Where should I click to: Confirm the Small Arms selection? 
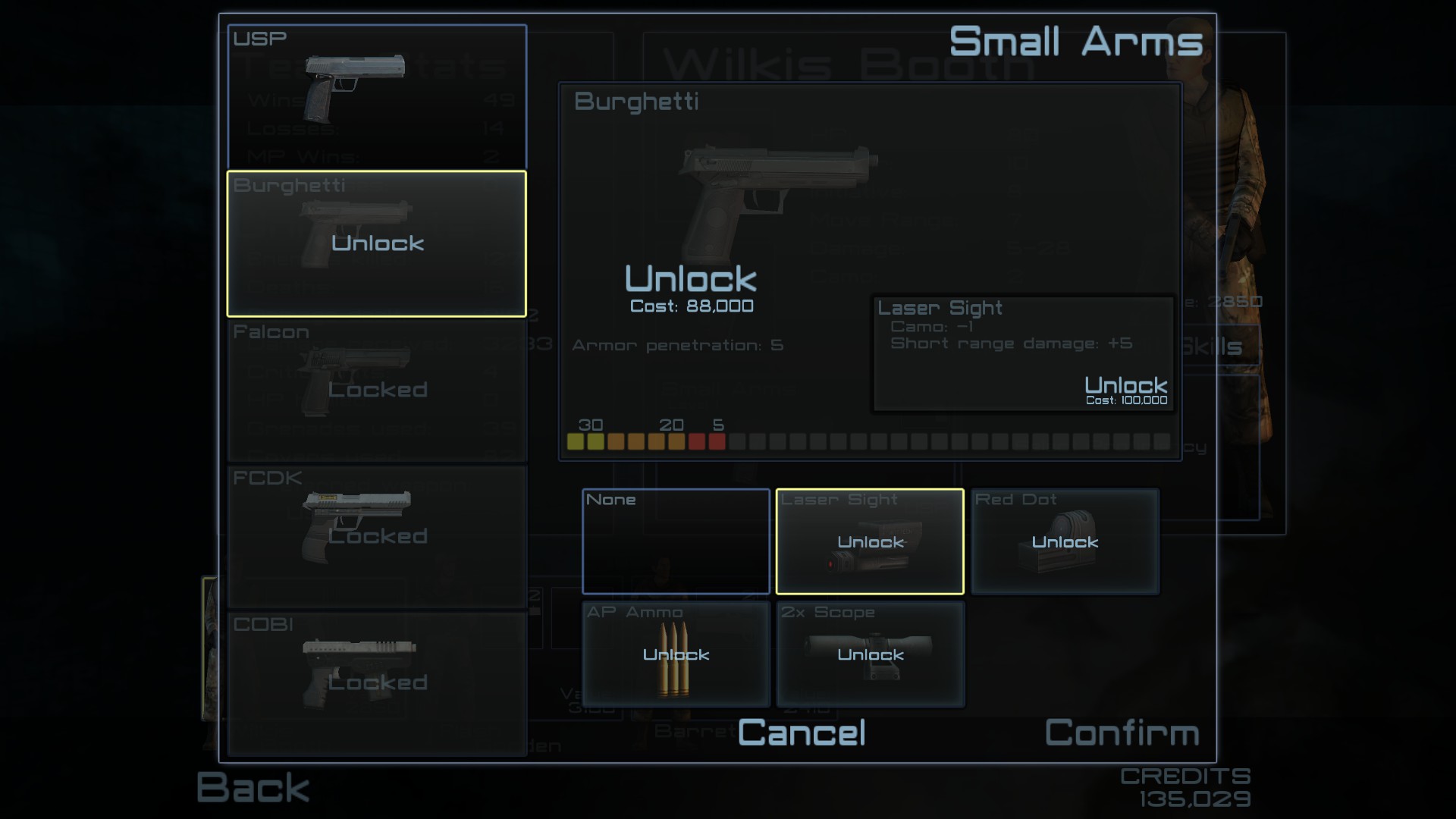[1122, 733]
